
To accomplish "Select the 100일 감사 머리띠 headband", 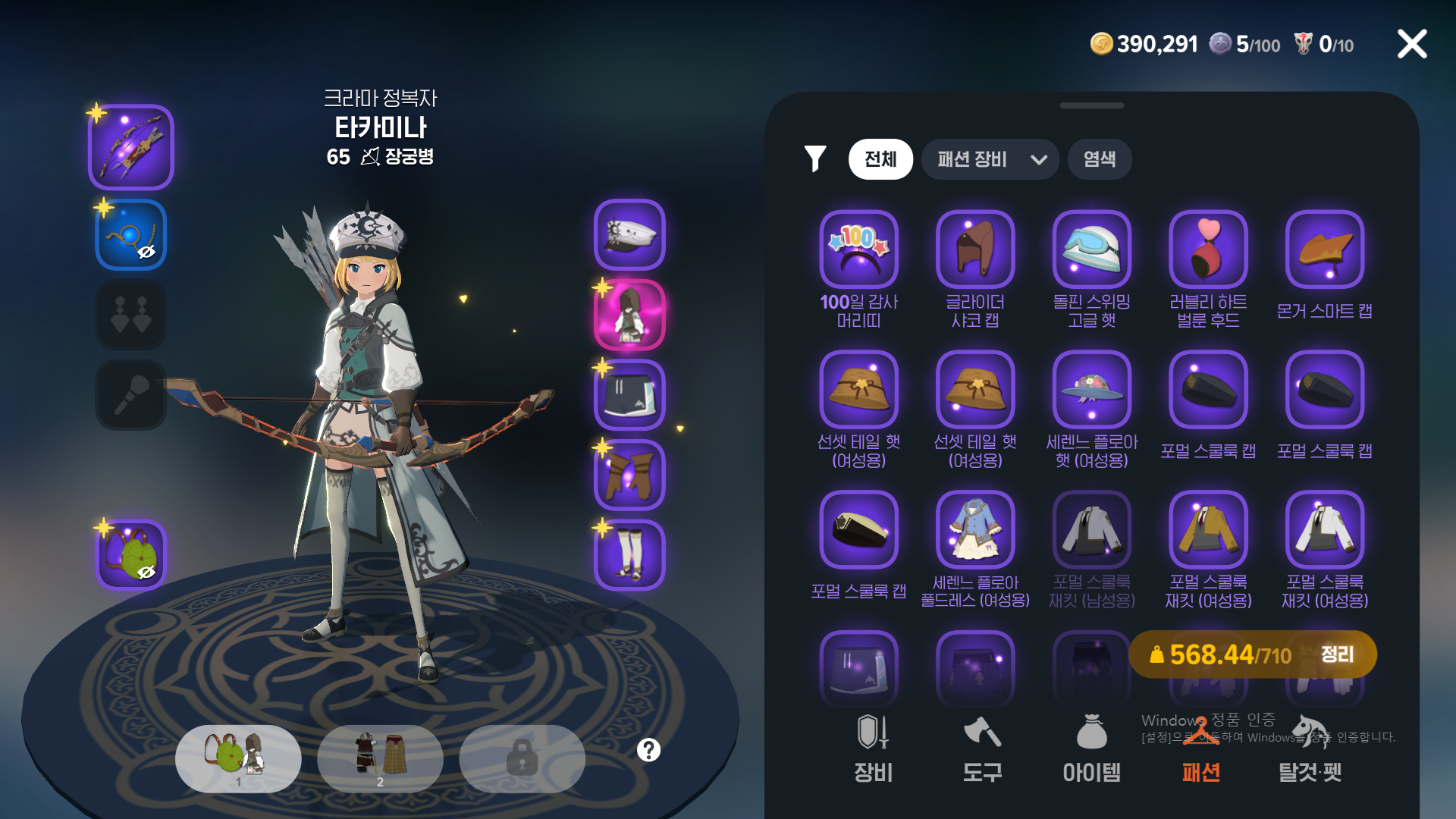I will tap(858, 249).
